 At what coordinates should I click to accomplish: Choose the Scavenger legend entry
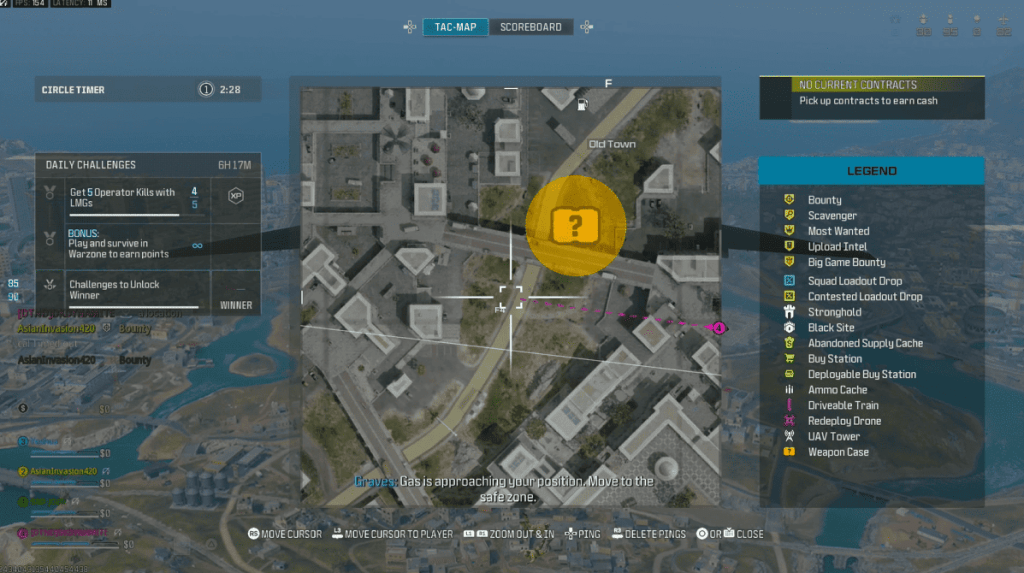[832, 215]
